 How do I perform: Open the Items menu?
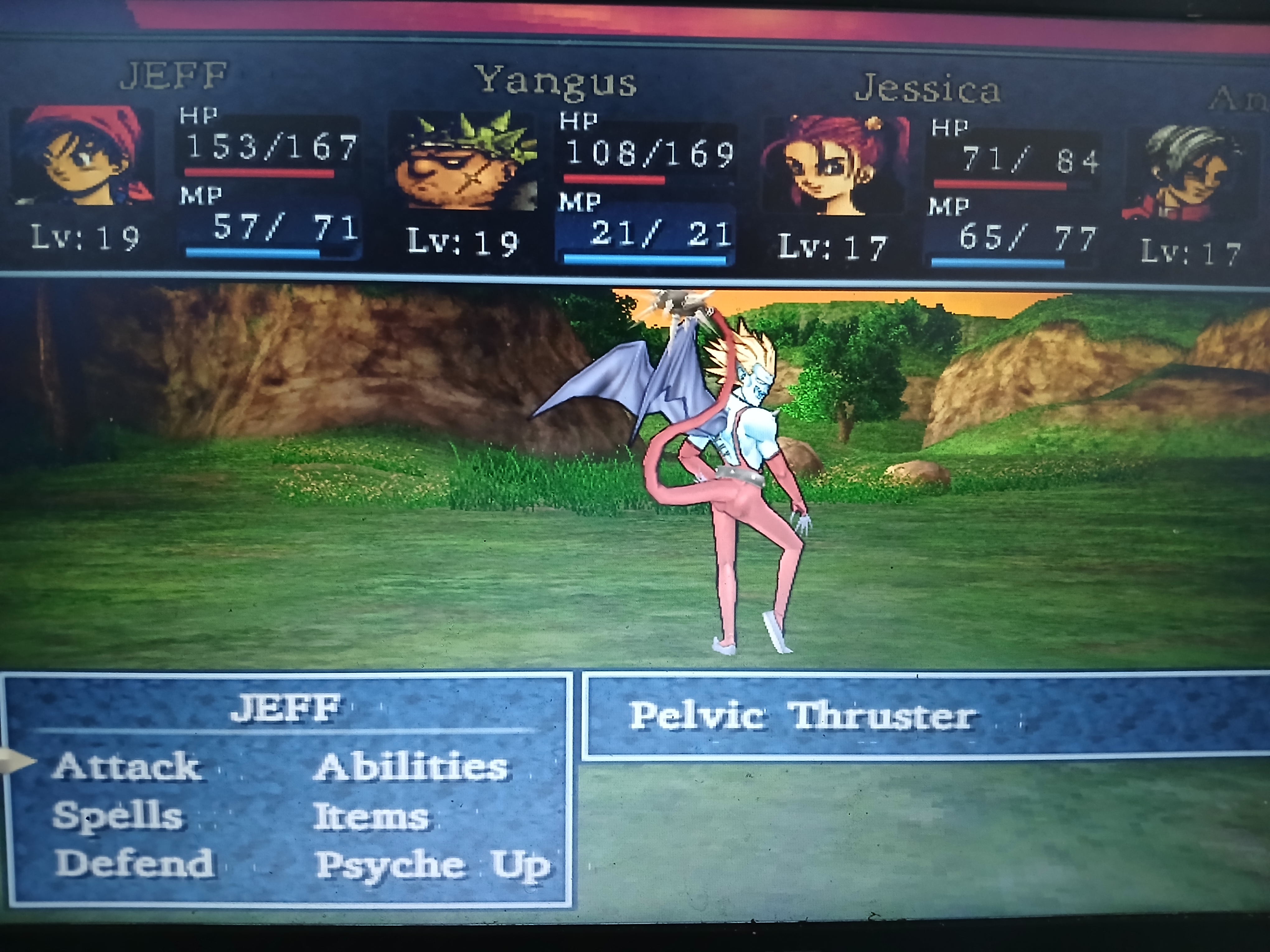(371, 817)
